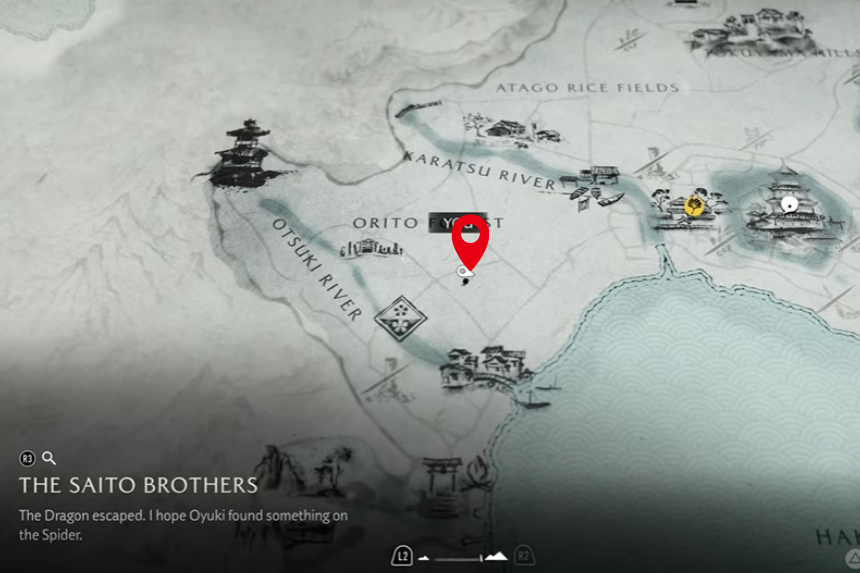Click the small mountain zoom-out icon
This screenshot has width=860, height=573.
[424, 556]
